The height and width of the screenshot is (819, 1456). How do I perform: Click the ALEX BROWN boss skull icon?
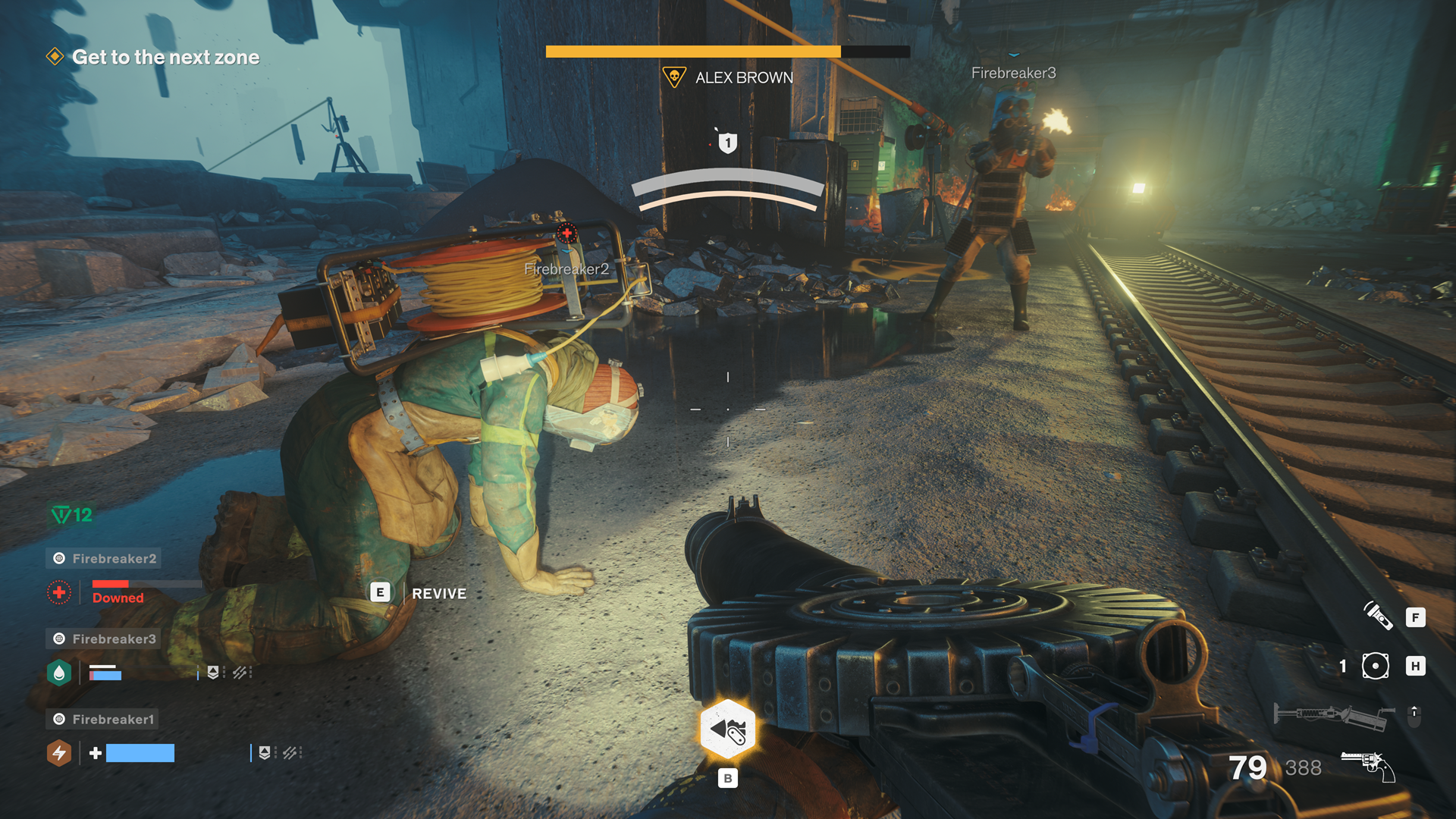point(673,77)
